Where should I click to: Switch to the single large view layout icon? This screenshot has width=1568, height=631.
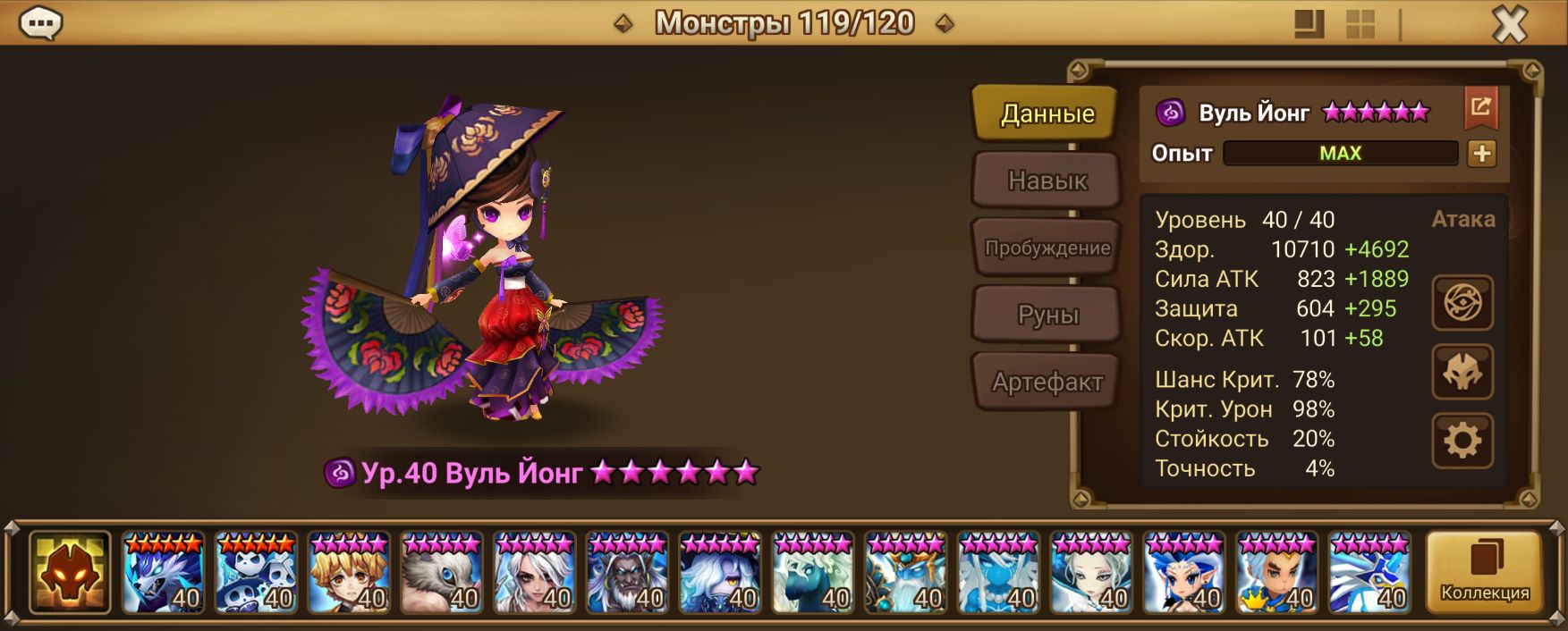tap(1309, 24)
